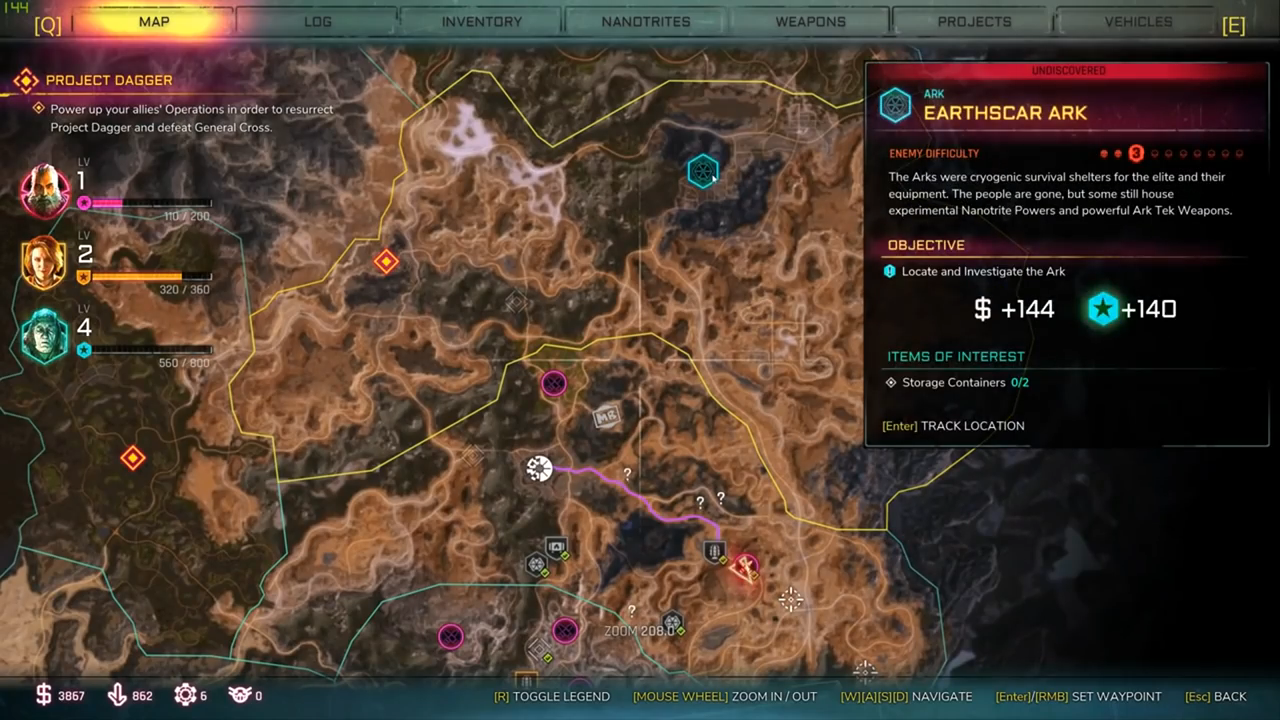
Task: Select the MR location marker on map
Action: click(607, 415)
